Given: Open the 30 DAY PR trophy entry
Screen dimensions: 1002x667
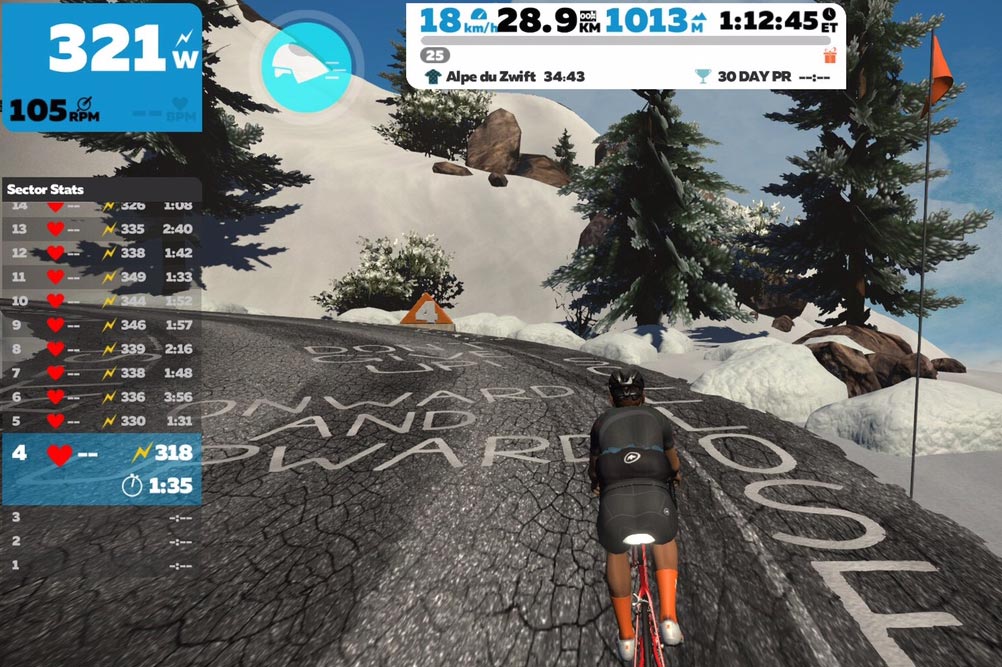Looking at the screenshot, I should (x=760, y=76).
